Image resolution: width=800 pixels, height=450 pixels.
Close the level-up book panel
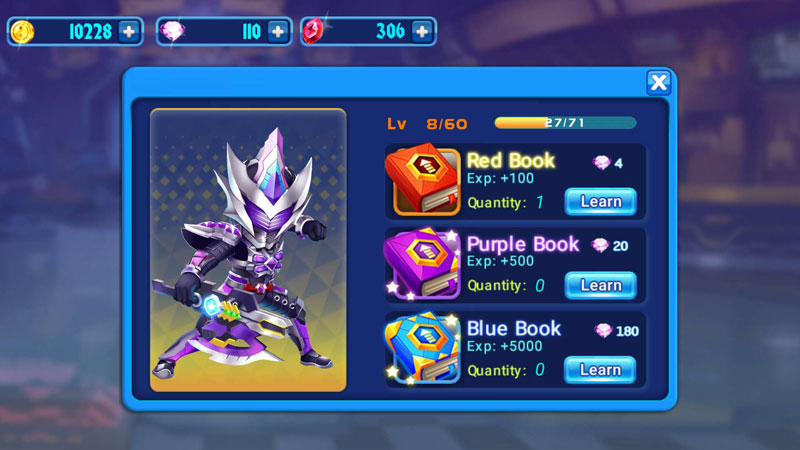click(658, 83)
